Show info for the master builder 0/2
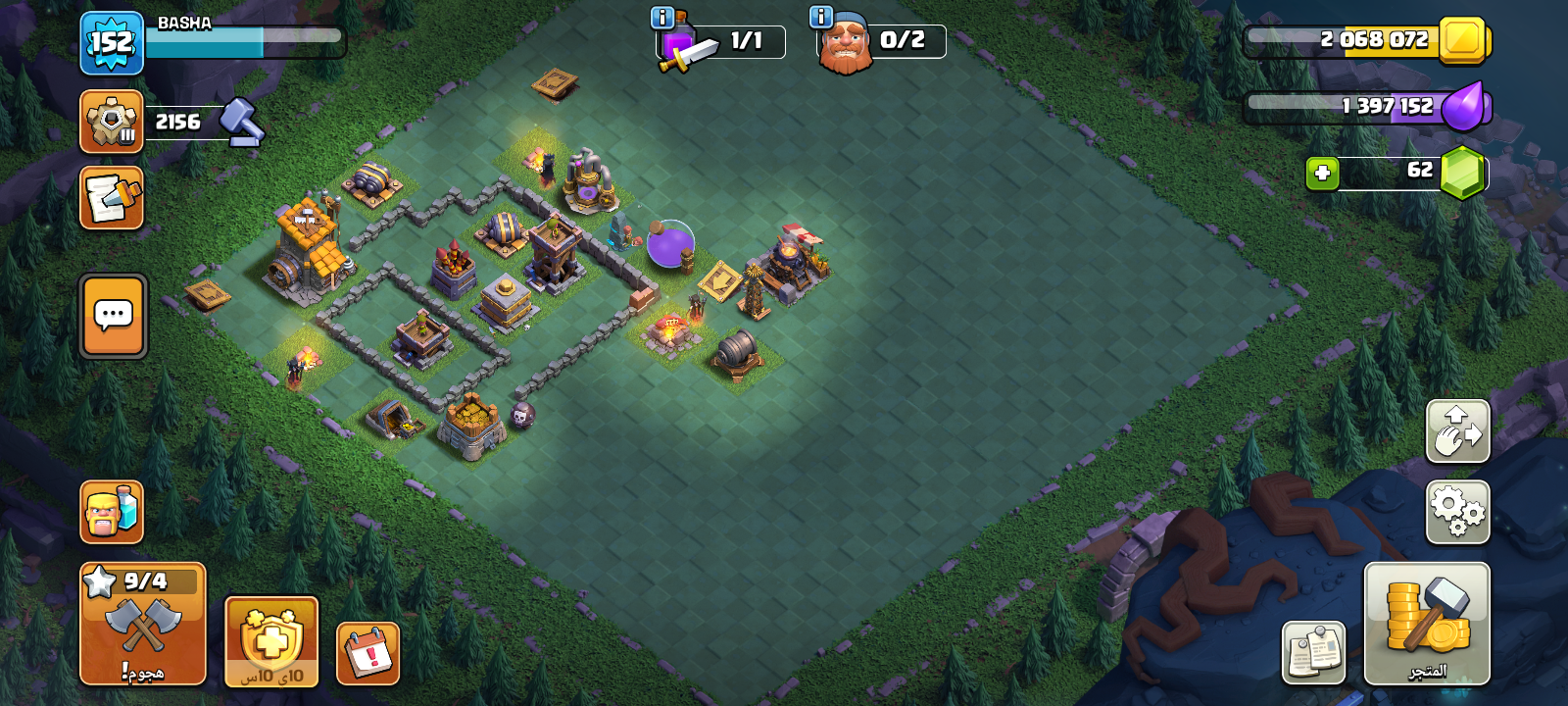The image size is (1568, 706). coord(820,17)
